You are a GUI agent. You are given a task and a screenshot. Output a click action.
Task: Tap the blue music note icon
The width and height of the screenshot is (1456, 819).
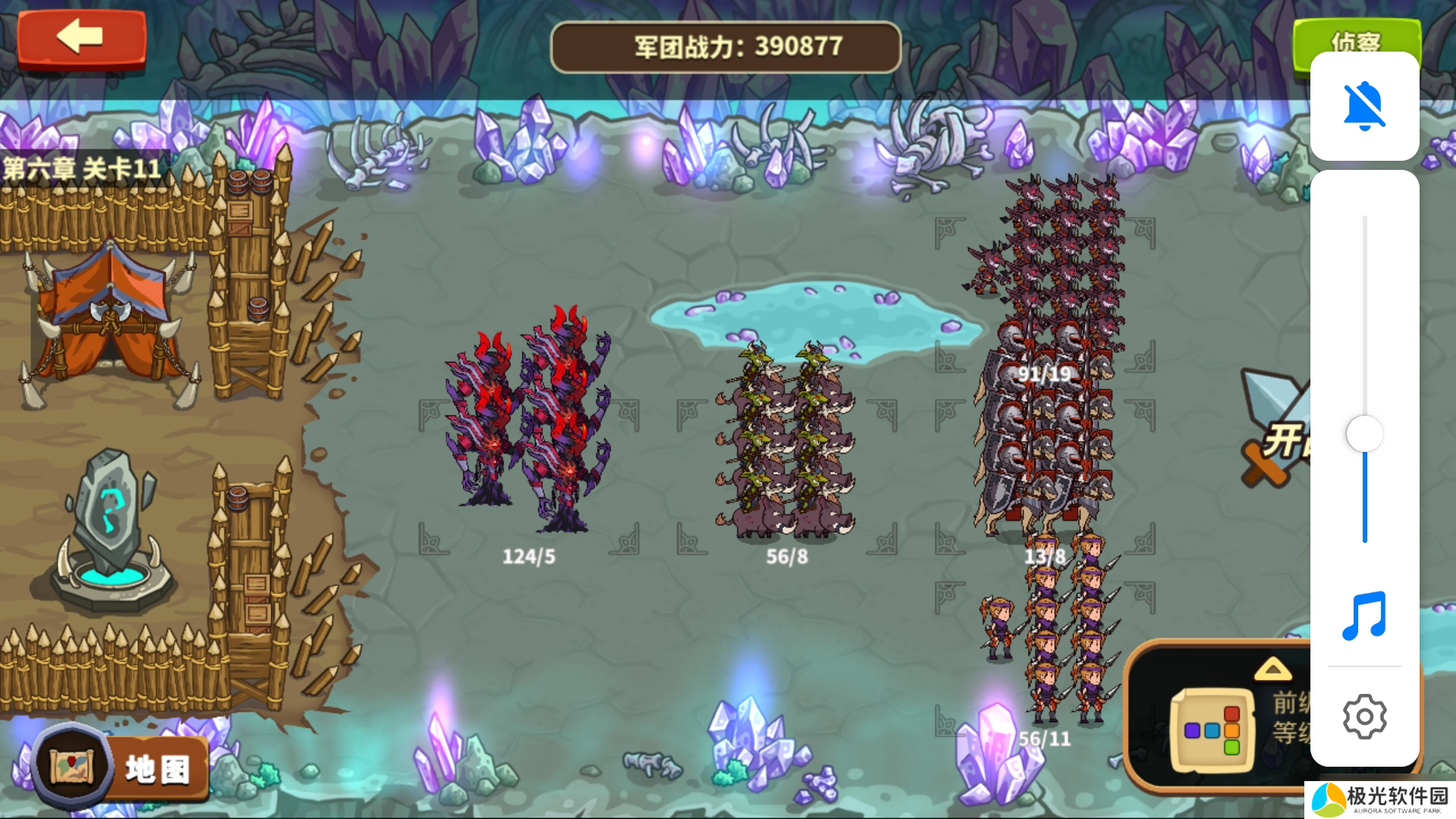(x=1363, y=616)
